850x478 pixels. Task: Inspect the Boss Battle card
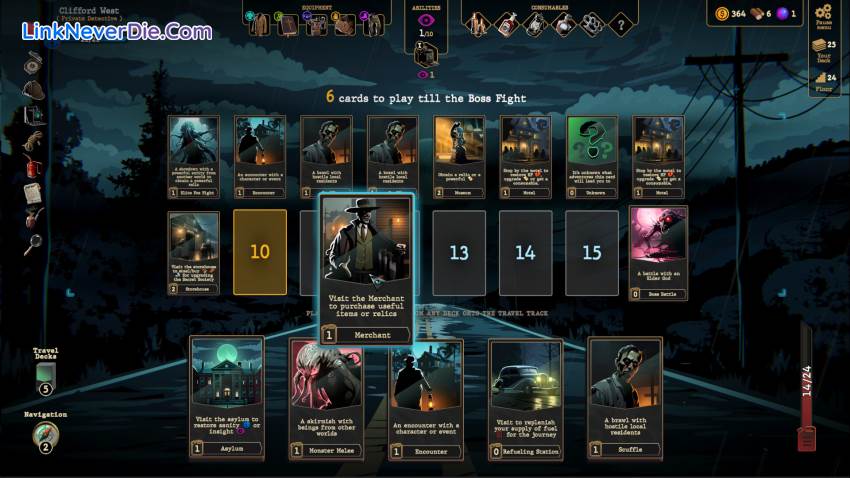658,252
